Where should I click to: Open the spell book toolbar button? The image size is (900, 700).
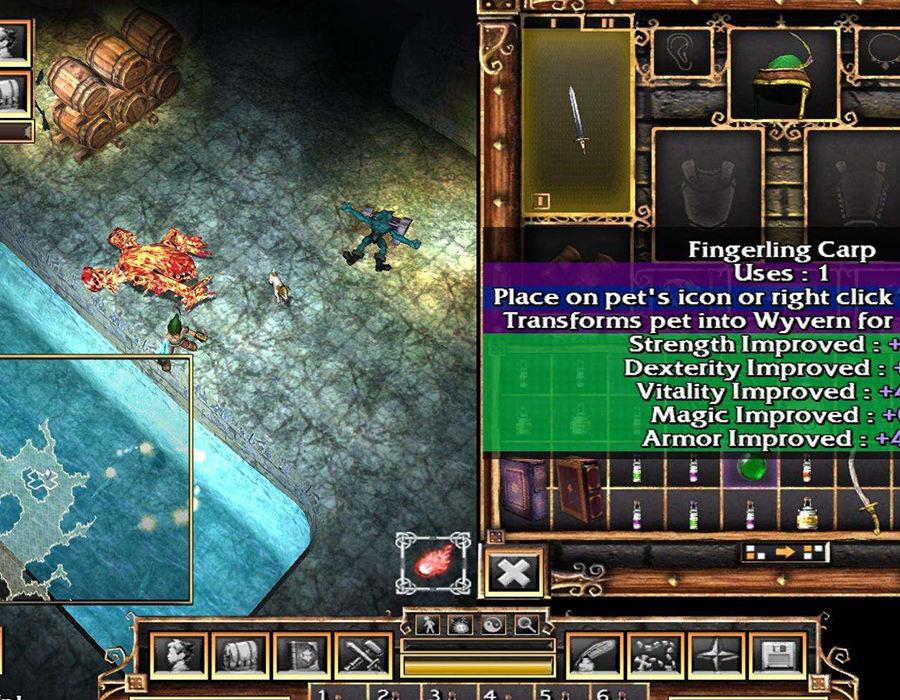[x=302, y=656]
